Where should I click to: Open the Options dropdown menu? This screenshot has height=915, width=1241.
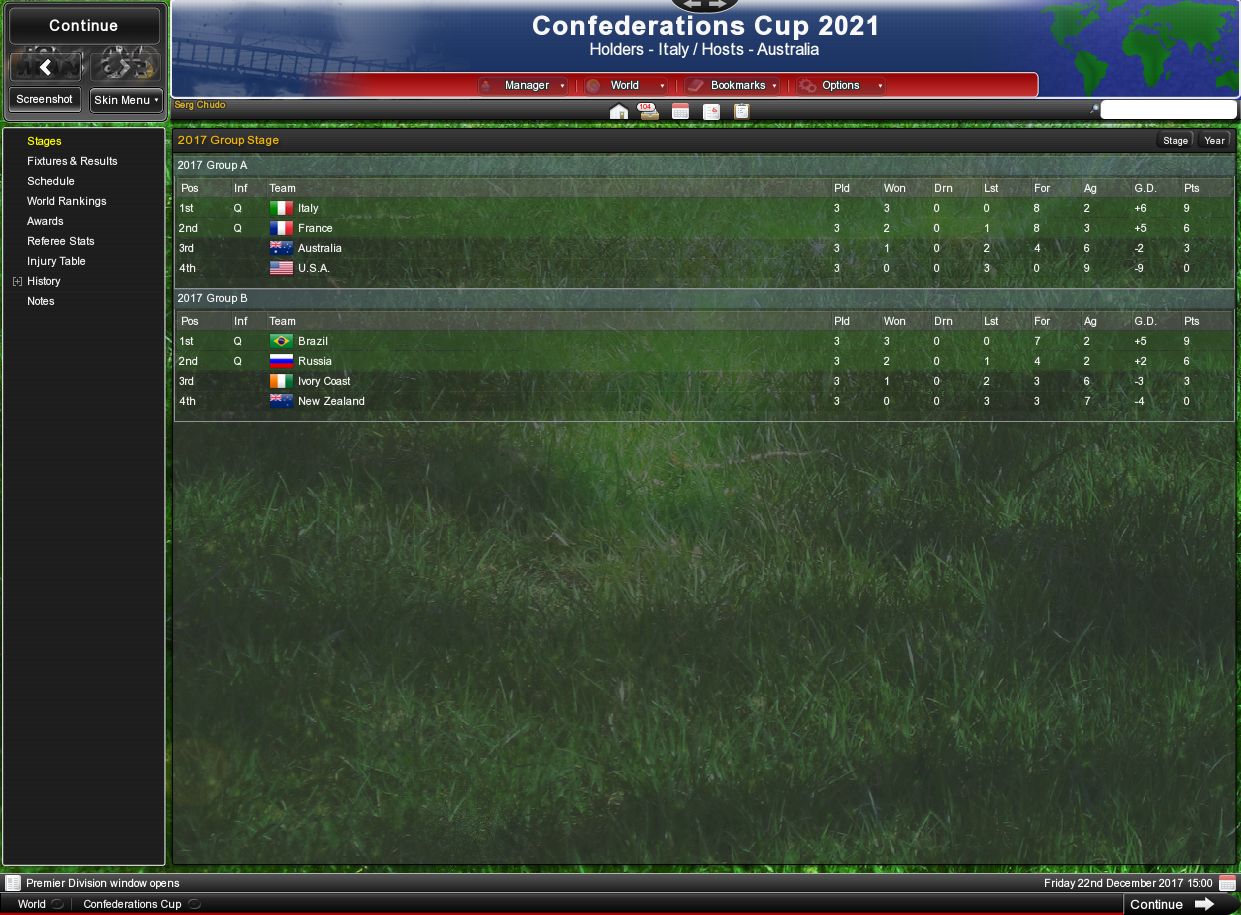841,86
